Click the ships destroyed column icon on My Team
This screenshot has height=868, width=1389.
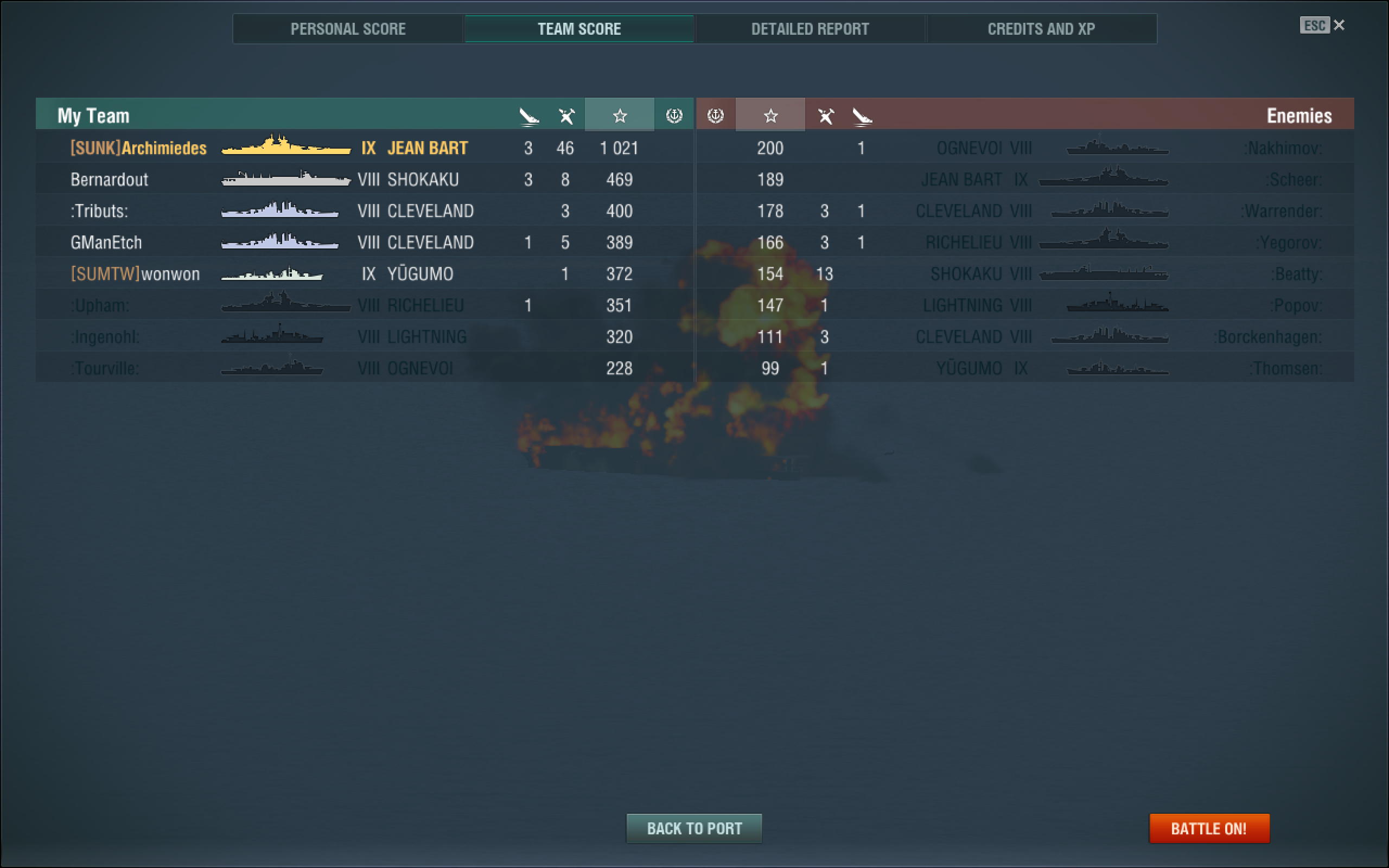528,116
